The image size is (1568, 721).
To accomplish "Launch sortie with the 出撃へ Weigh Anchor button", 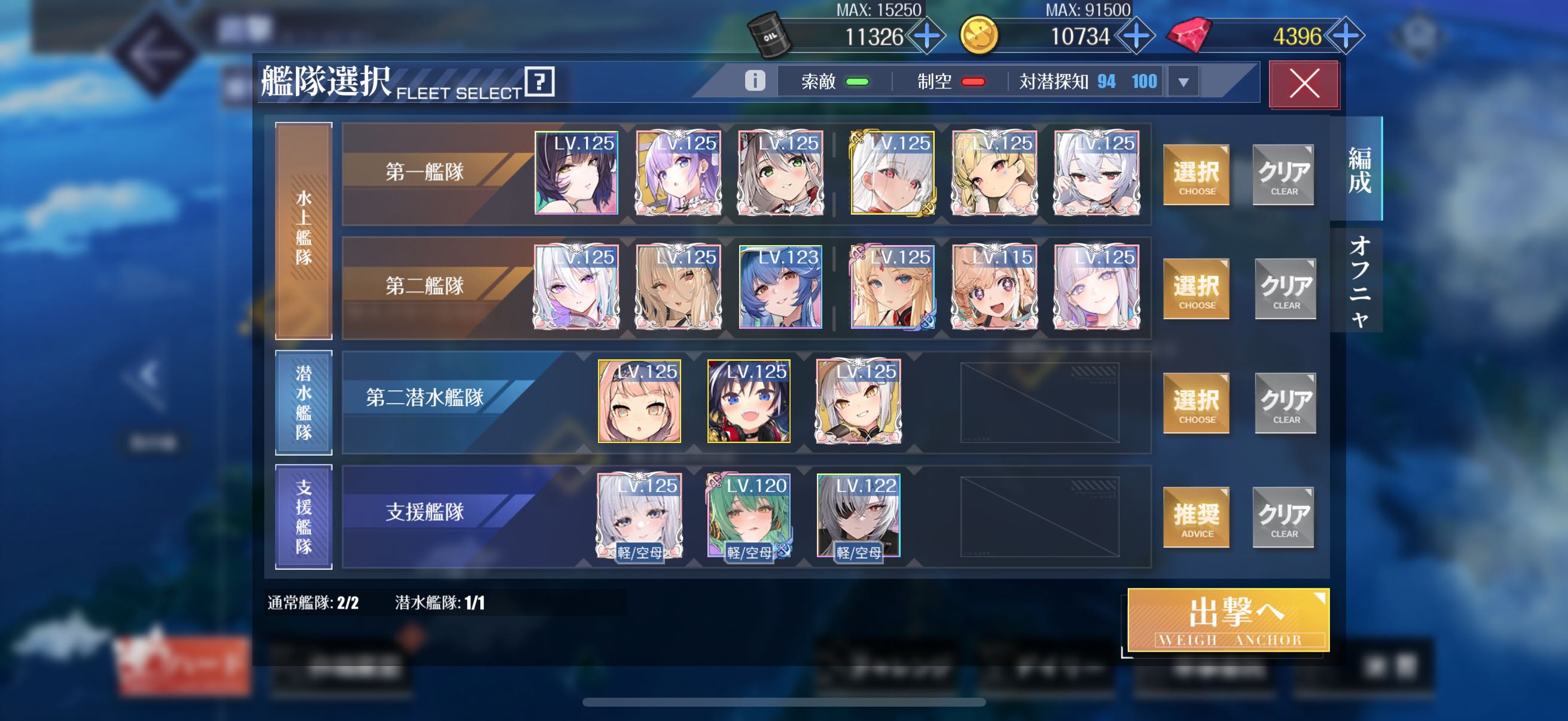I will 1228,619.
